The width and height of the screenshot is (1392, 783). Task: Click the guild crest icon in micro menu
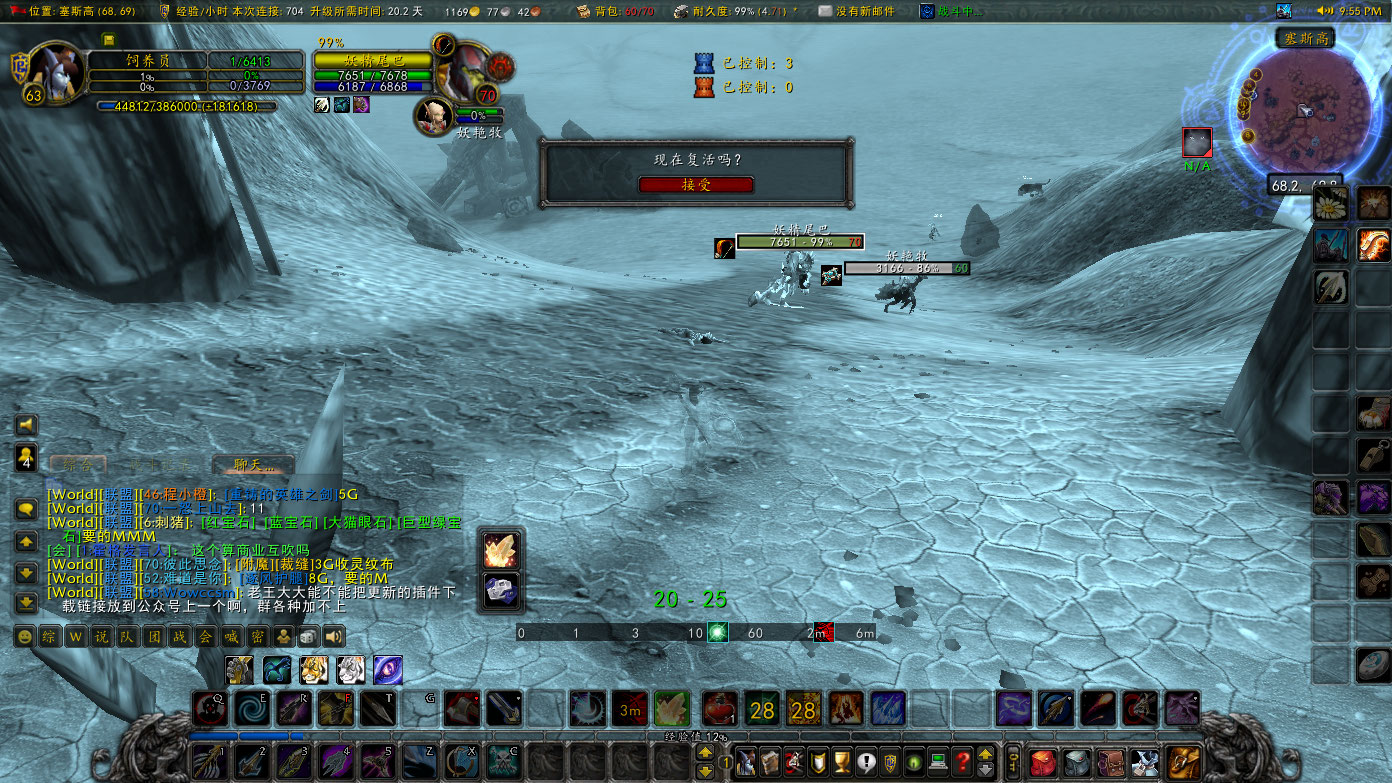point(891,762)
